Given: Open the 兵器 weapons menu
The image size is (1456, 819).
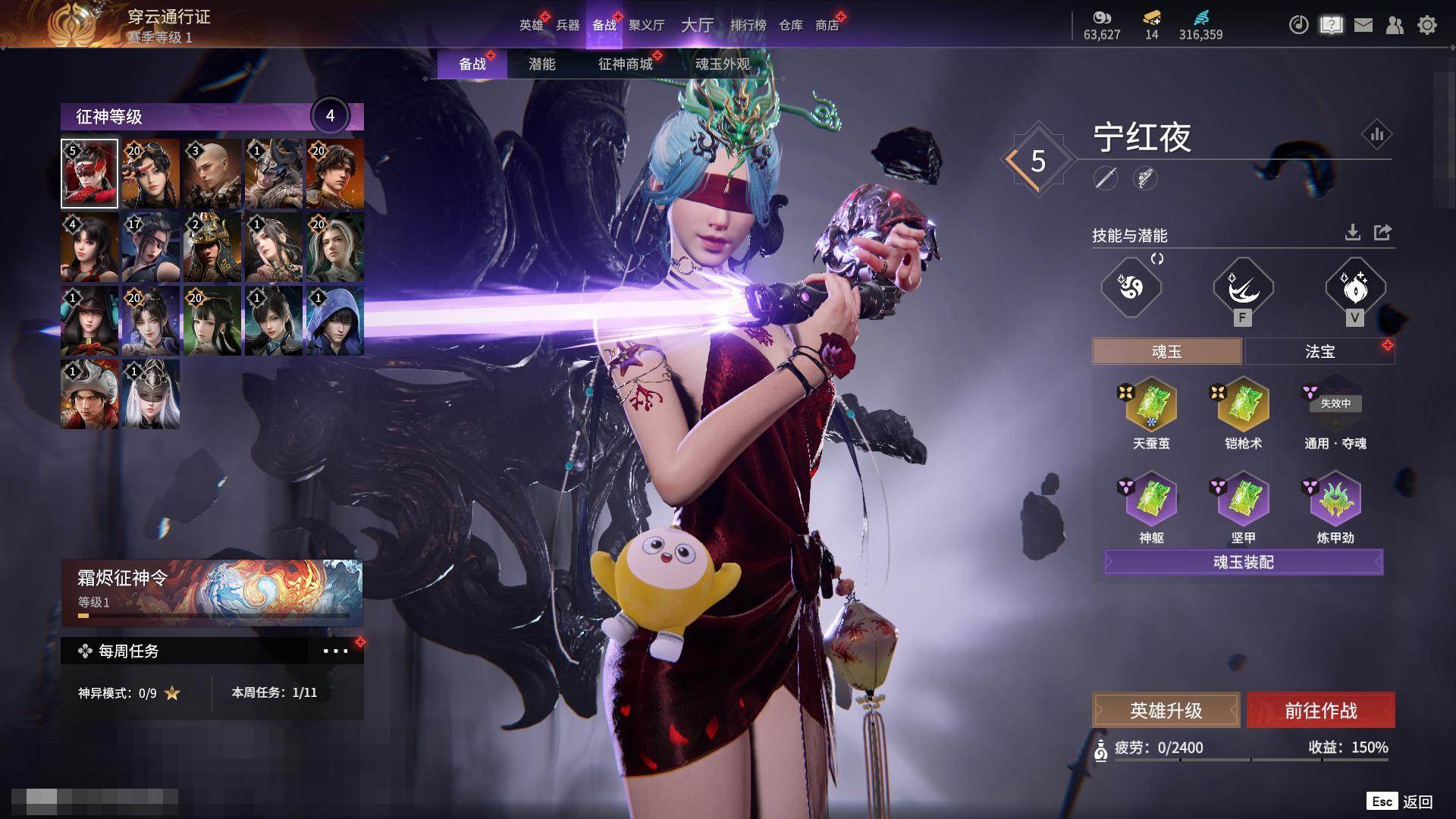Looking at the screenshot, I should (x=567, y=25).
